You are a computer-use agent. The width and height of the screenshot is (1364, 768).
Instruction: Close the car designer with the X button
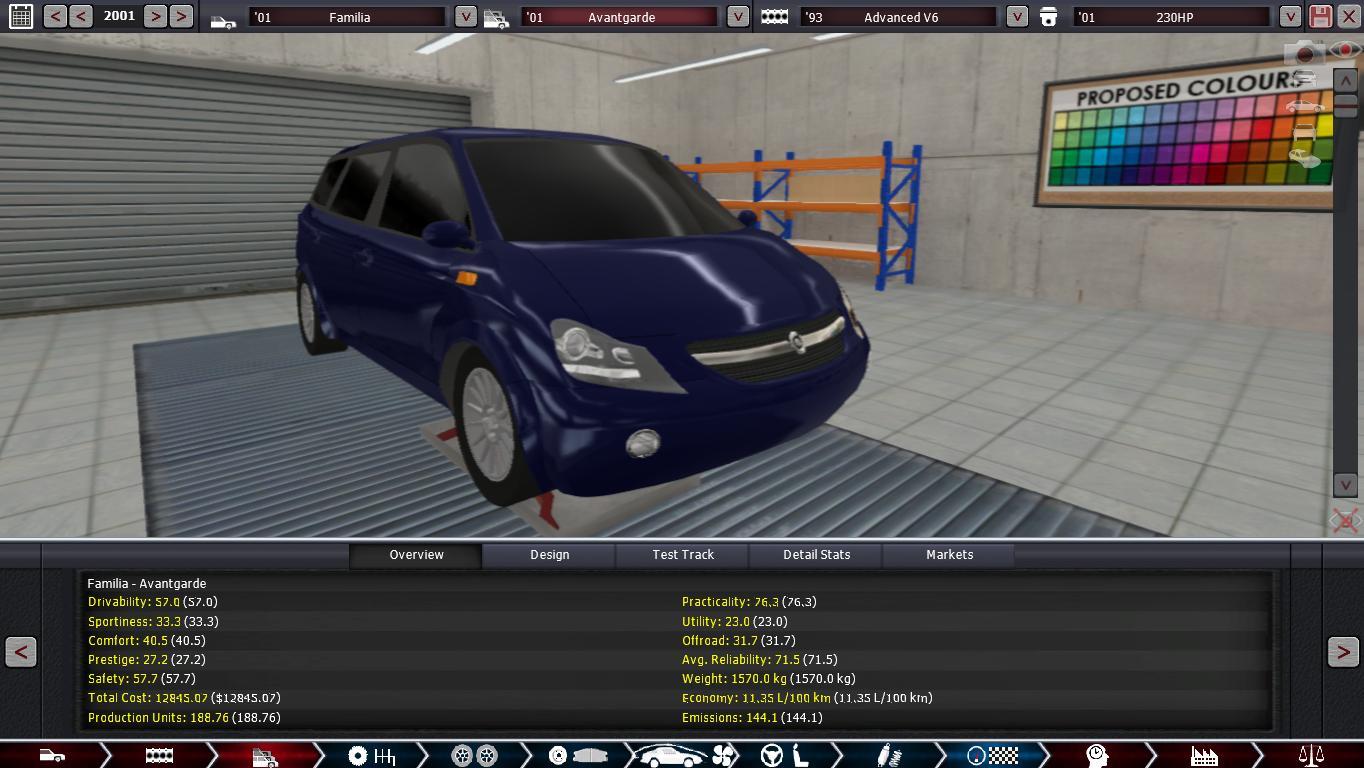tap(1348, 16)
